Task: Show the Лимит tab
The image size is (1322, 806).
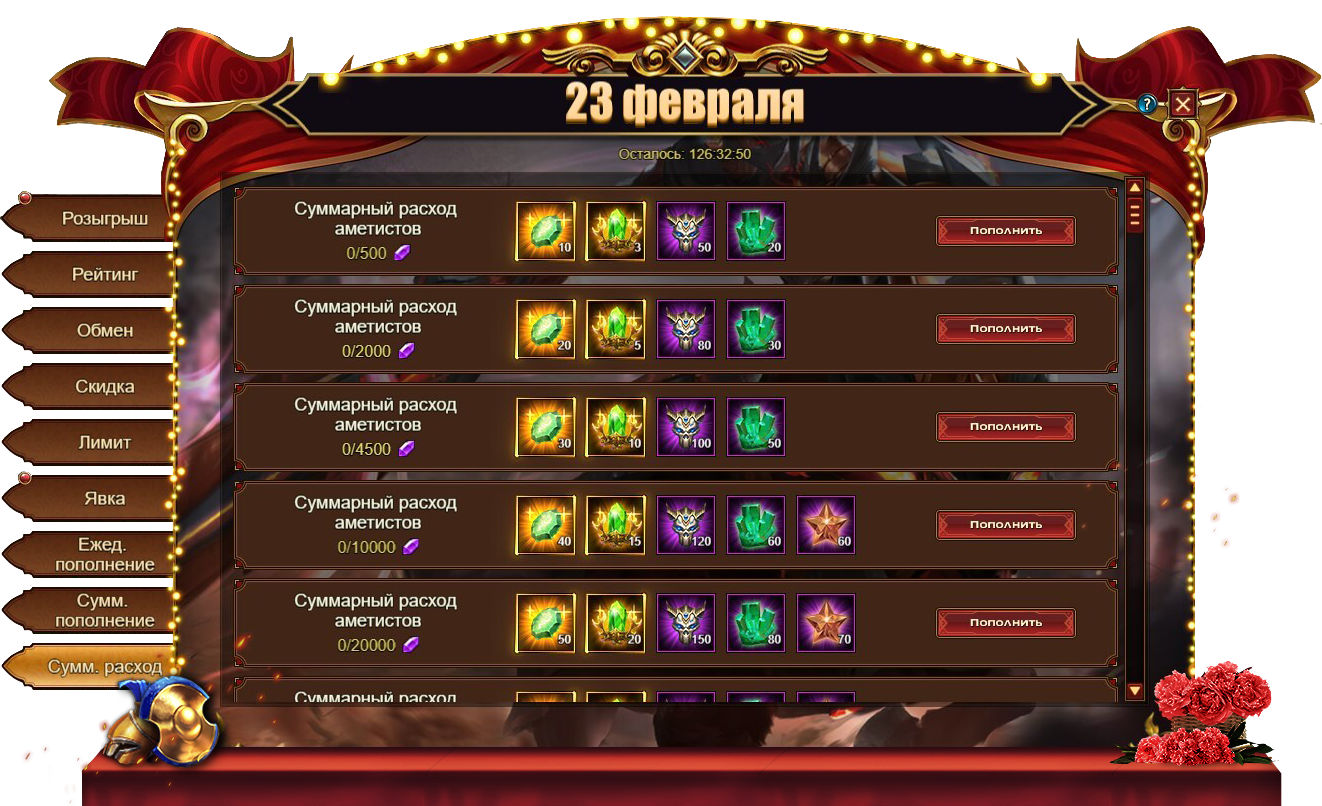Action: click(x=104, y=442)
